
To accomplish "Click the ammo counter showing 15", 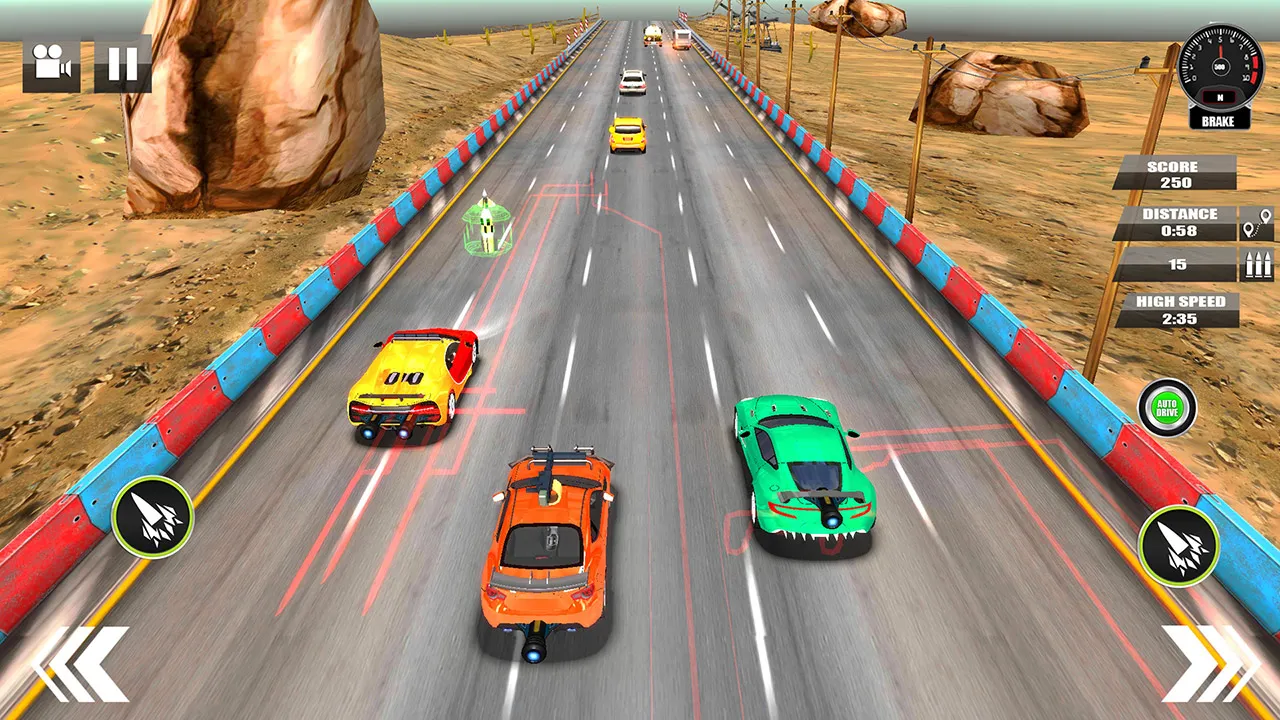I will click(1177, 264).
